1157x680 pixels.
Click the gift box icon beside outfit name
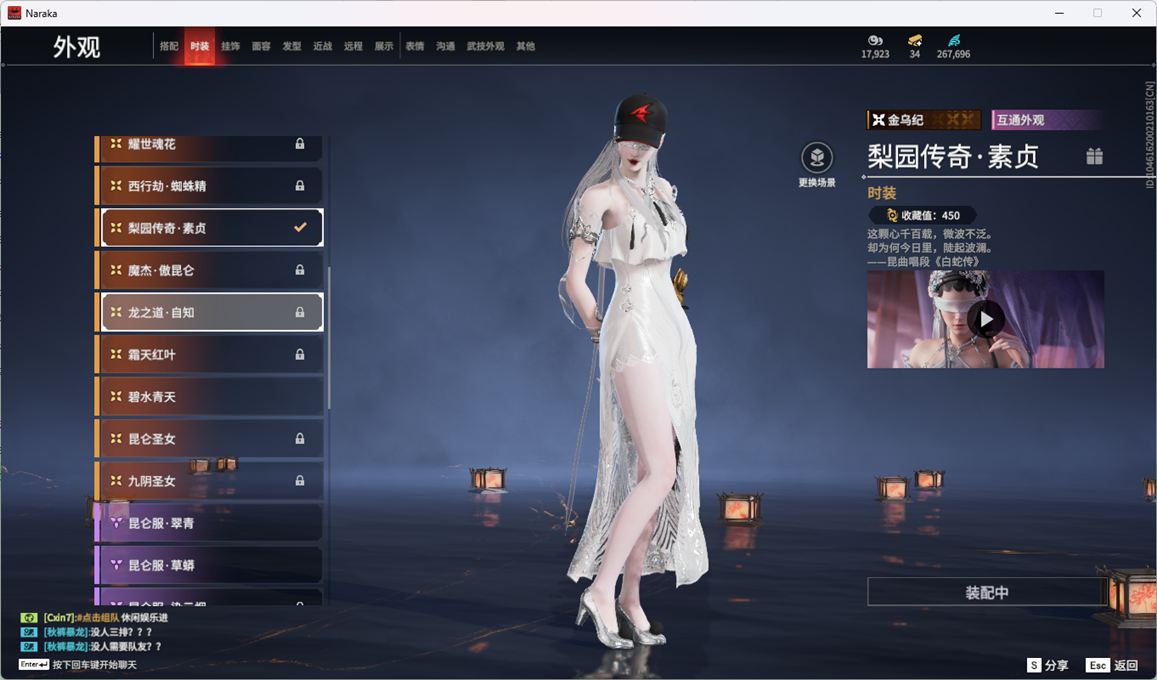pos(1095,156)
